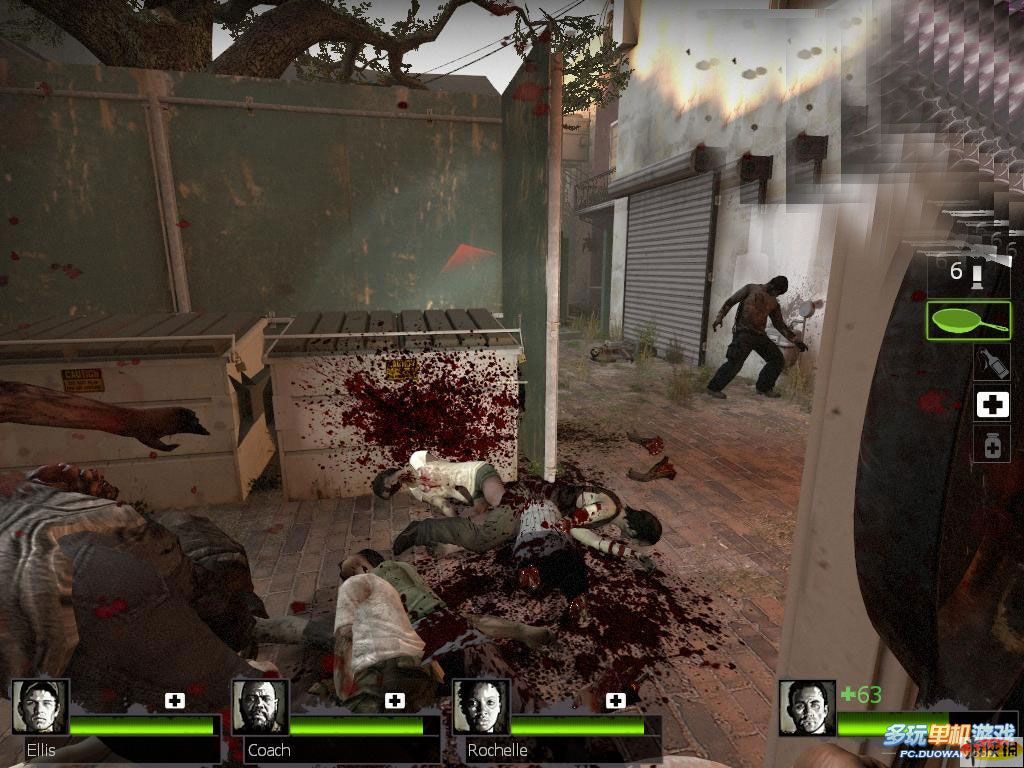Select the first aid kit slot
The height and width of the screenshot is (768, 1024).
point(992,404)
